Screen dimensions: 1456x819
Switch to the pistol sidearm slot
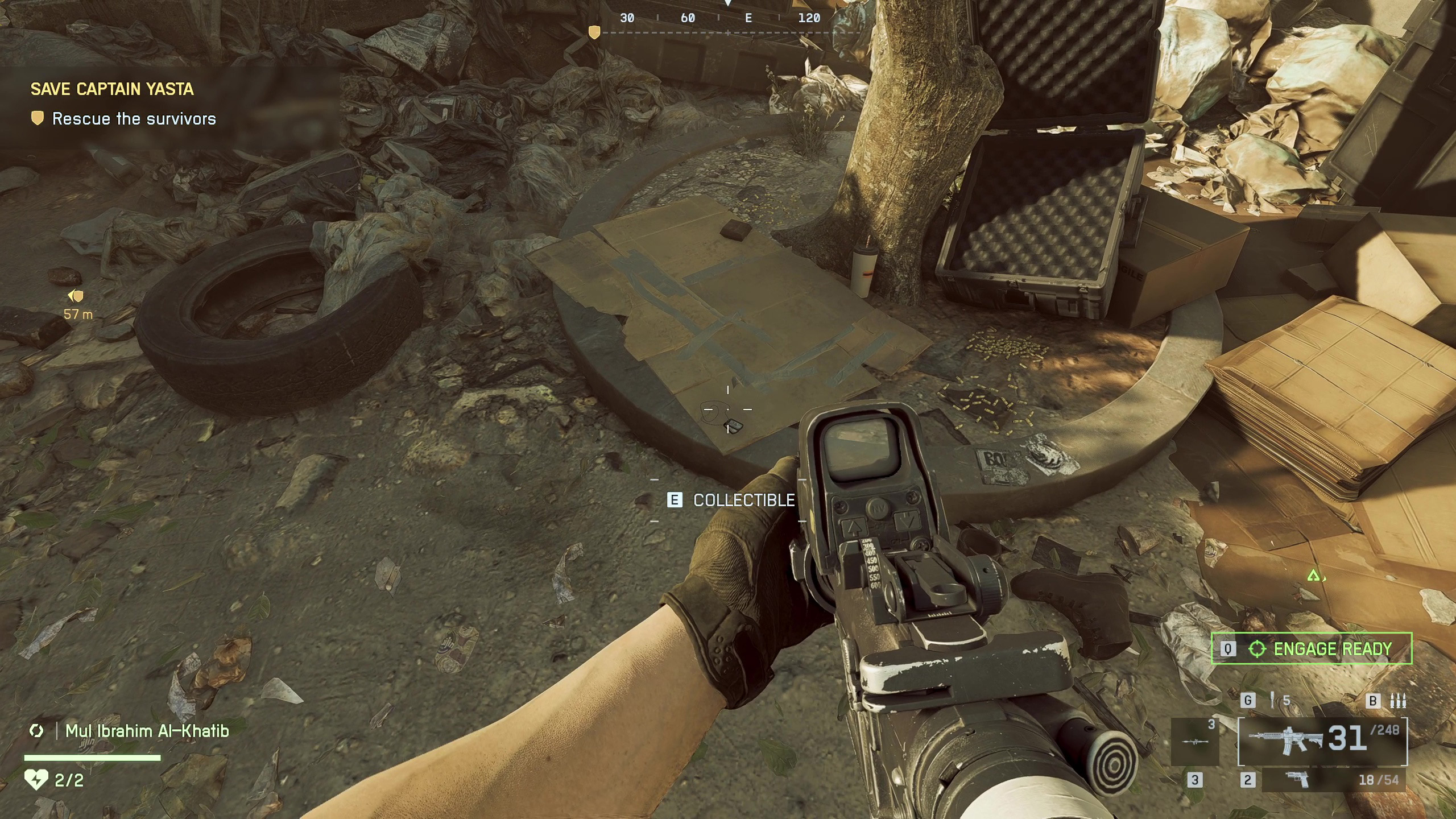(x=1297, y=780)
